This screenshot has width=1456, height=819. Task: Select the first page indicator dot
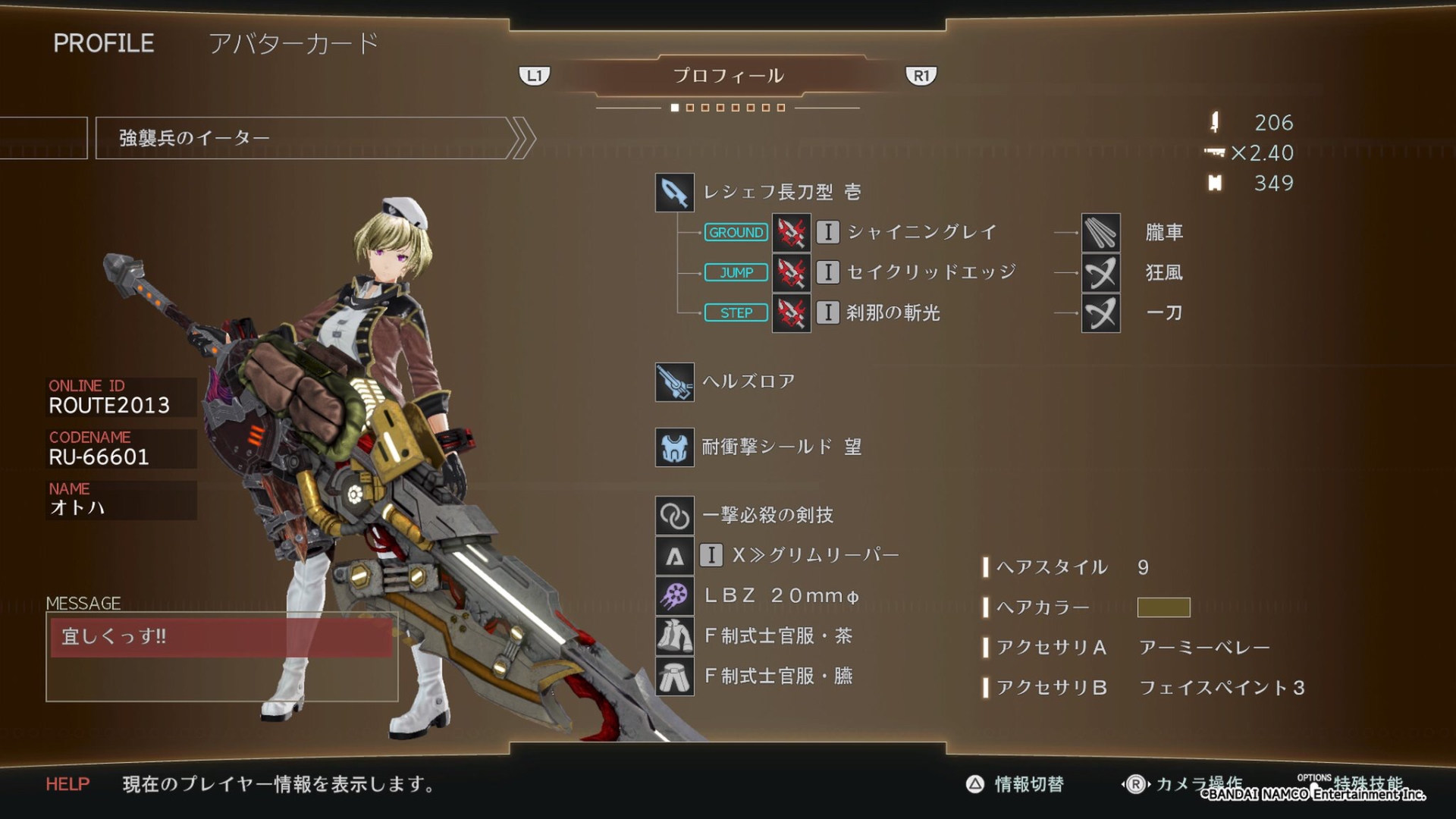point(675,108)
